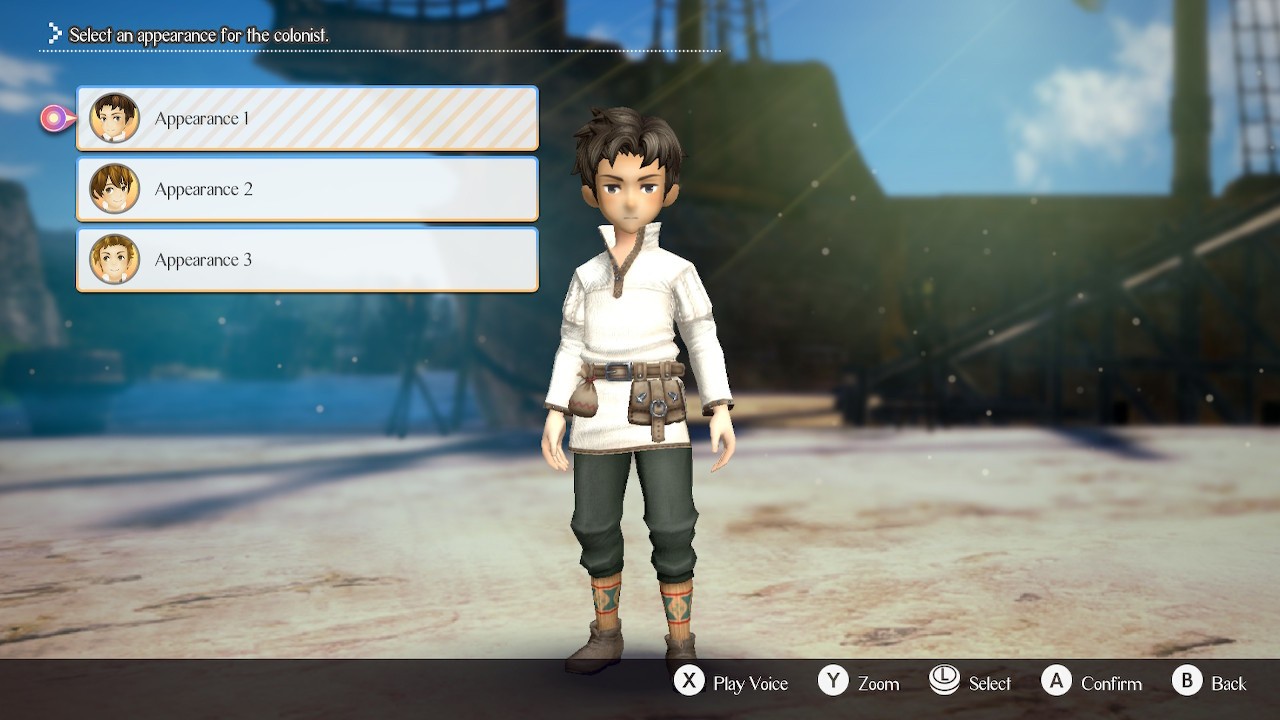Choose Appearance 2 for the colonist
Viewport: 1280px width, 720px height.
pos(307,189)
